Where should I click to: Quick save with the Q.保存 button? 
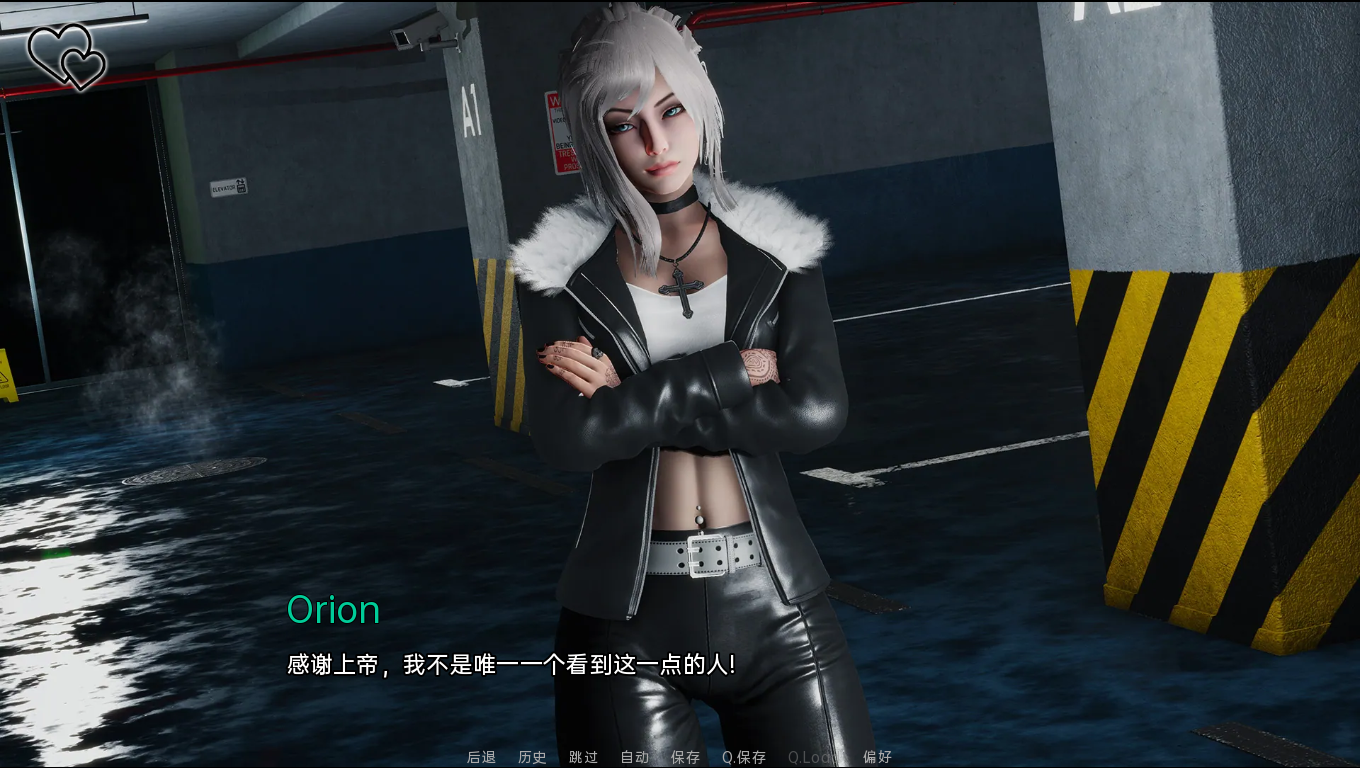744,757
